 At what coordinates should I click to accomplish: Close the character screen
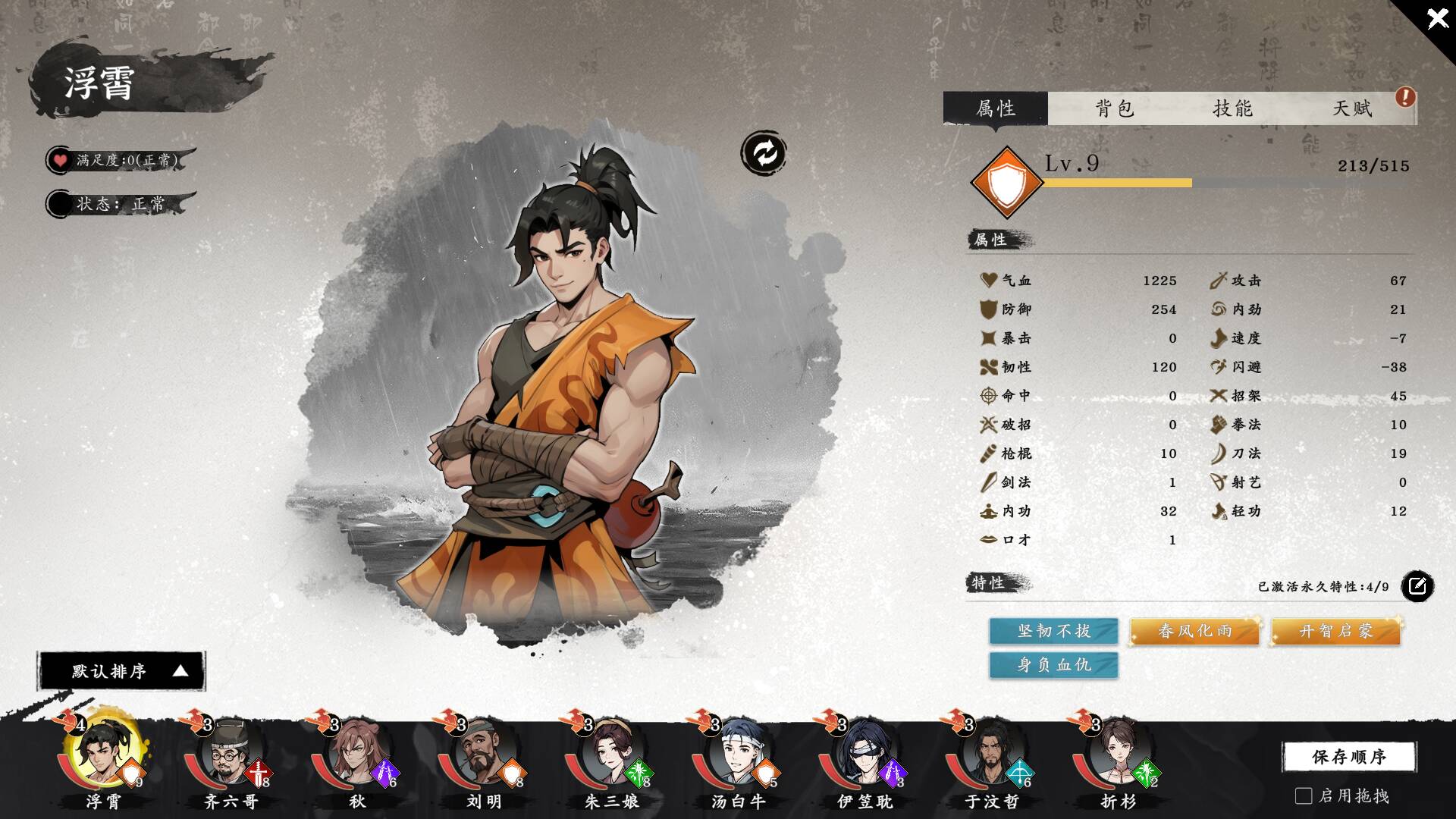pyautogui.click(x=1436, y=19)
